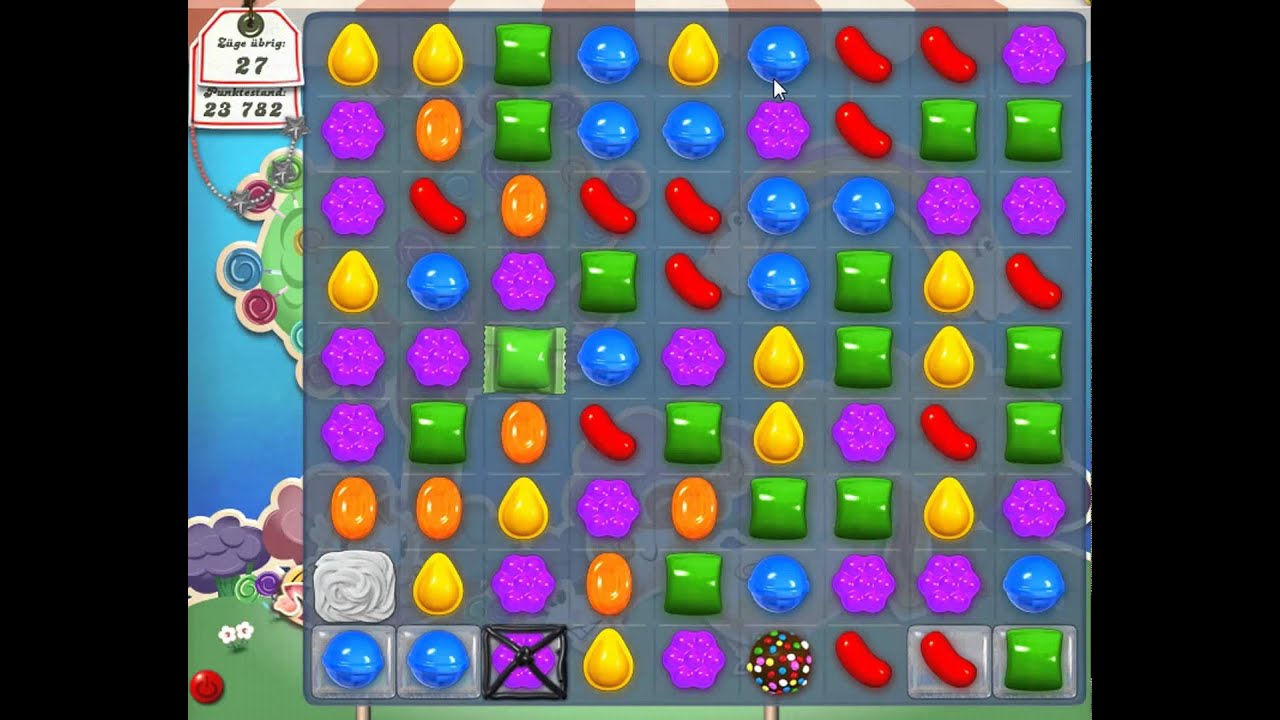Select the wrapped green candy
The width and height of the screenshot is (1280, 720).
[x=524, y=360]
